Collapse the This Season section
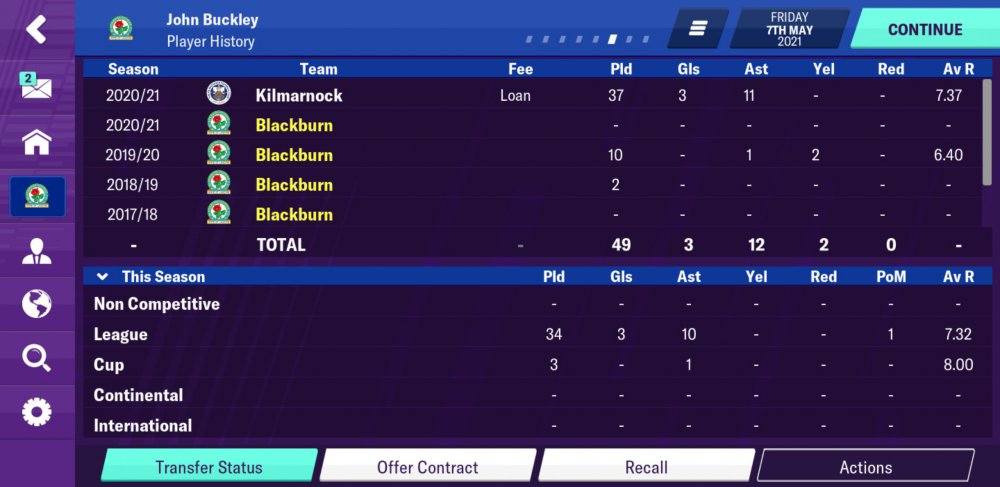Image resolution: width=1000 pixels, height=487 pixels. 102,276
